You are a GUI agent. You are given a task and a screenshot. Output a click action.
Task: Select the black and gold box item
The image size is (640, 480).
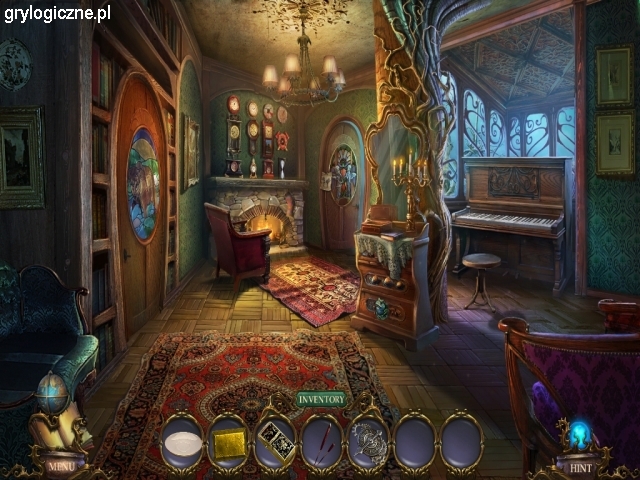click(276, 441)
